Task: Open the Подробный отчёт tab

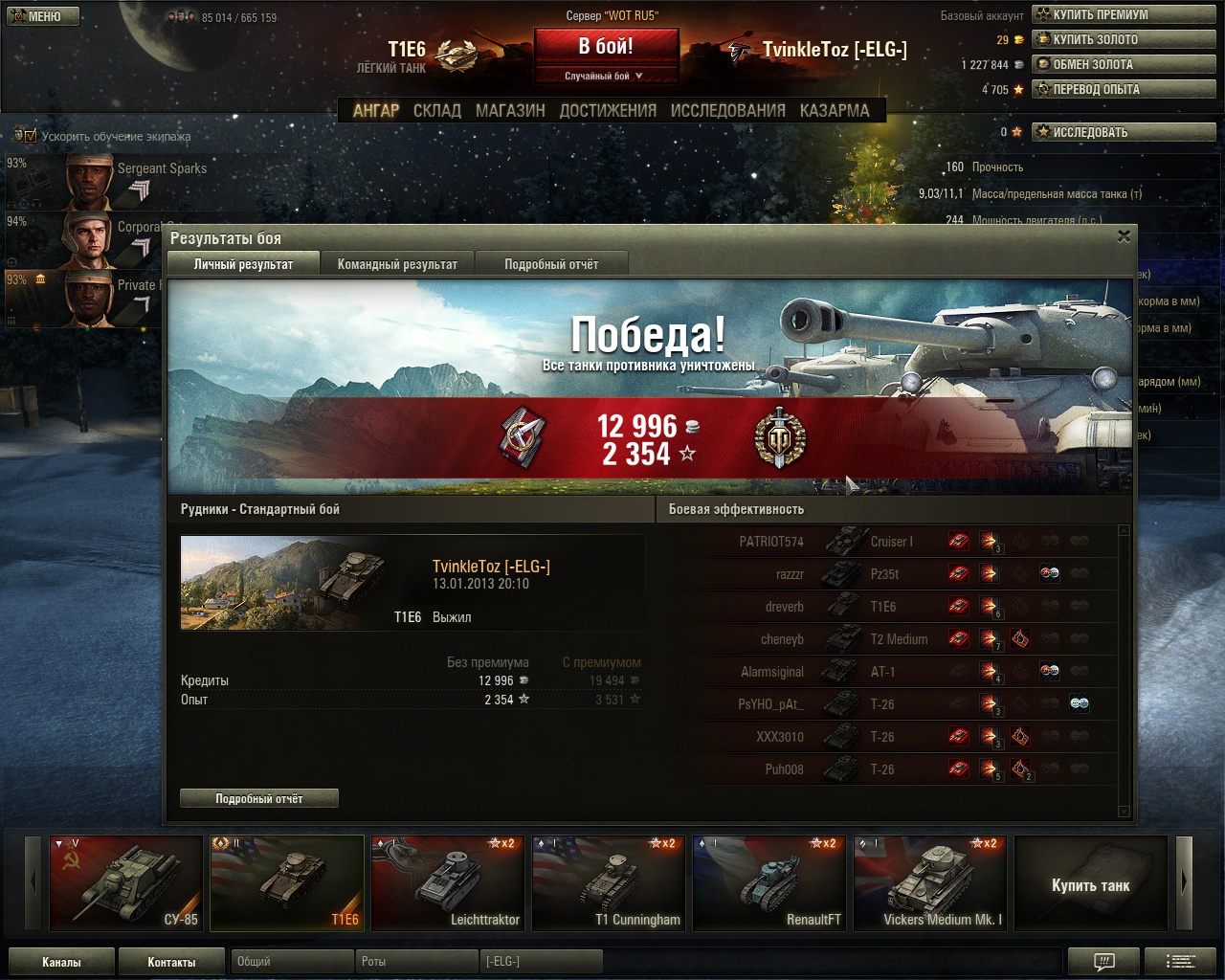Action: pyautogui.click(x=551, y=264)
